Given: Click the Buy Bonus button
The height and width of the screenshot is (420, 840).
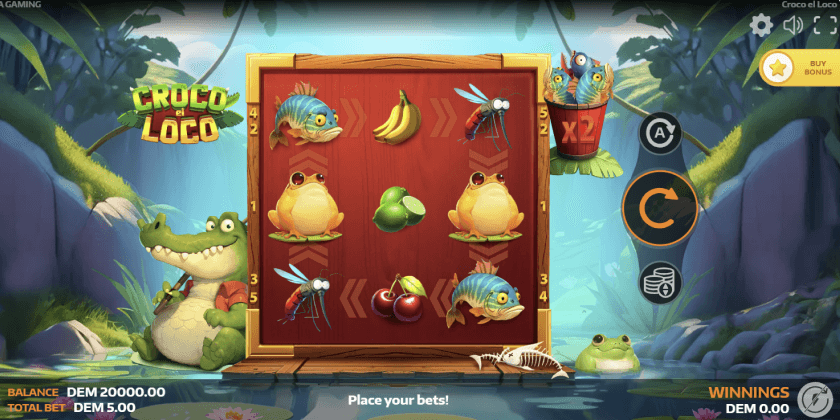Looking at the screenshot, I should (800, 68).
